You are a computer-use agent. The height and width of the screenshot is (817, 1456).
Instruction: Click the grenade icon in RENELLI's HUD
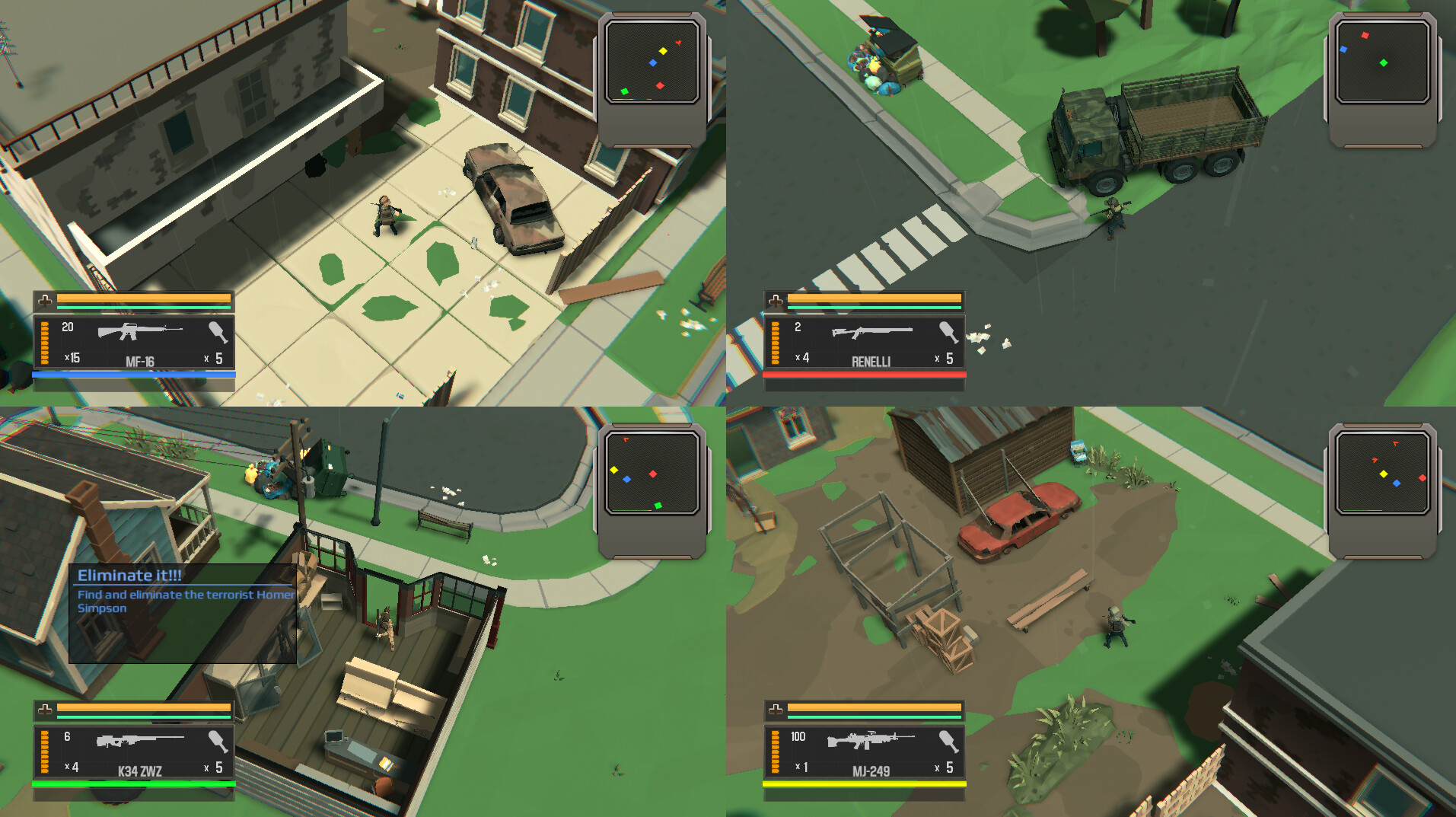(x=947, y=333)
